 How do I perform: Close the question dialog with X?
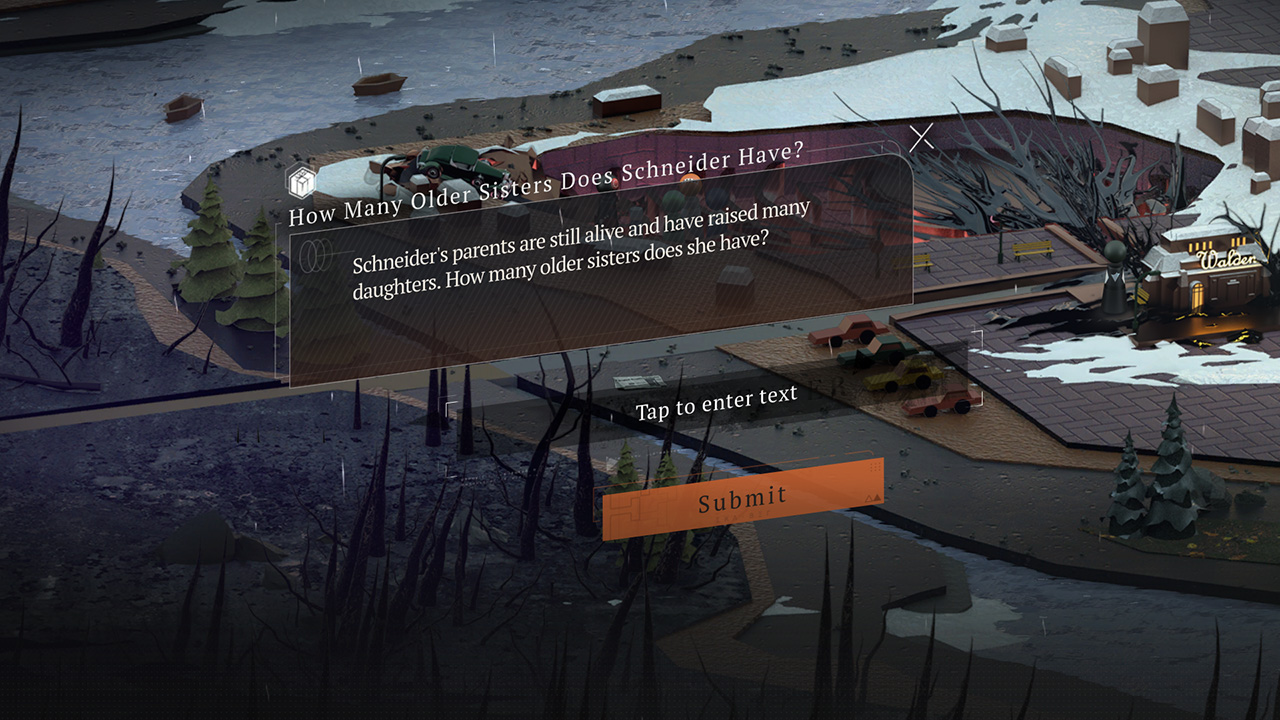click(921, 137)
